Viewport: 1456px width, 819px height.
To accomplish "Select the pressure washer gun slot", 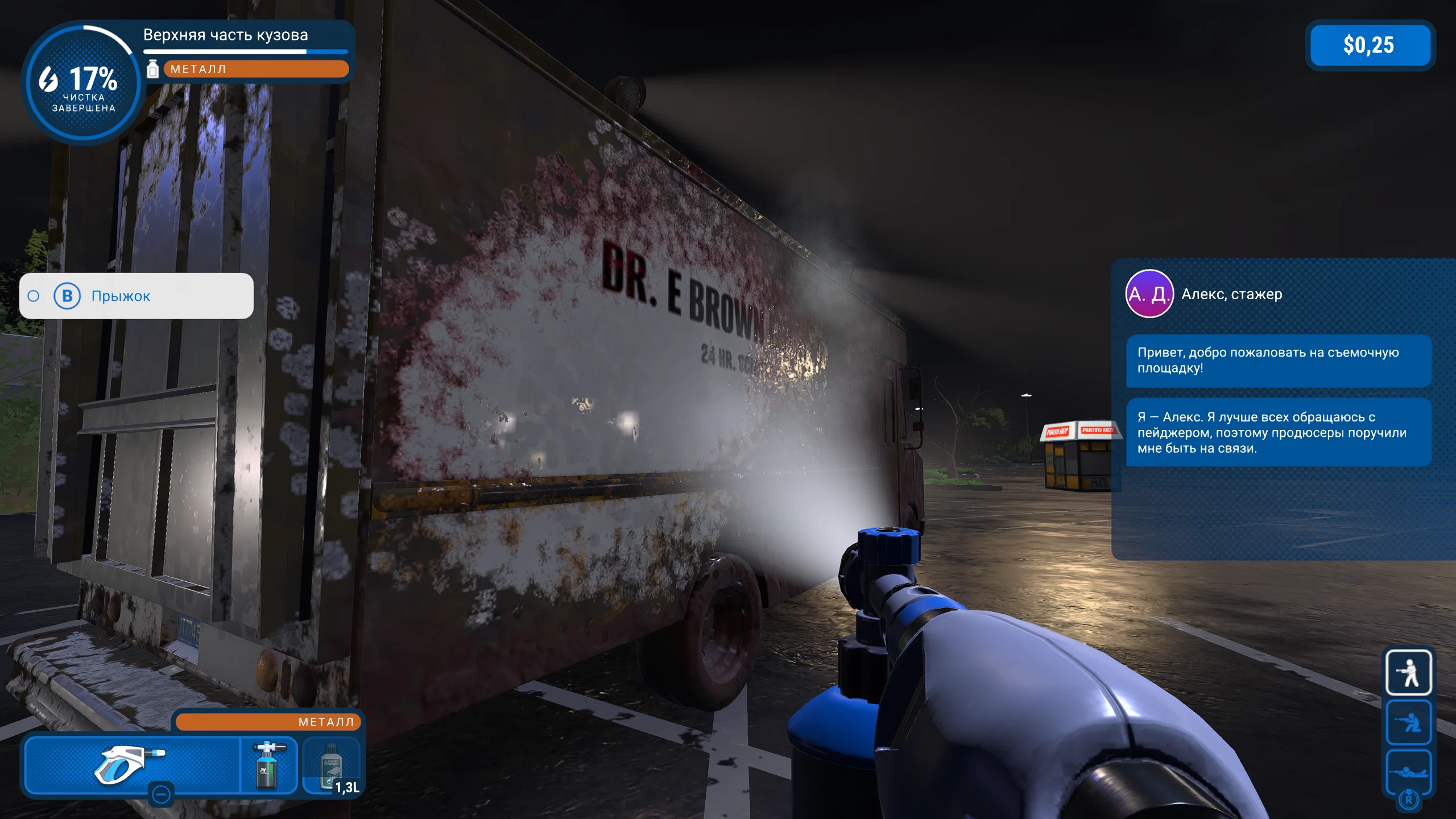I will click(132, 764).
